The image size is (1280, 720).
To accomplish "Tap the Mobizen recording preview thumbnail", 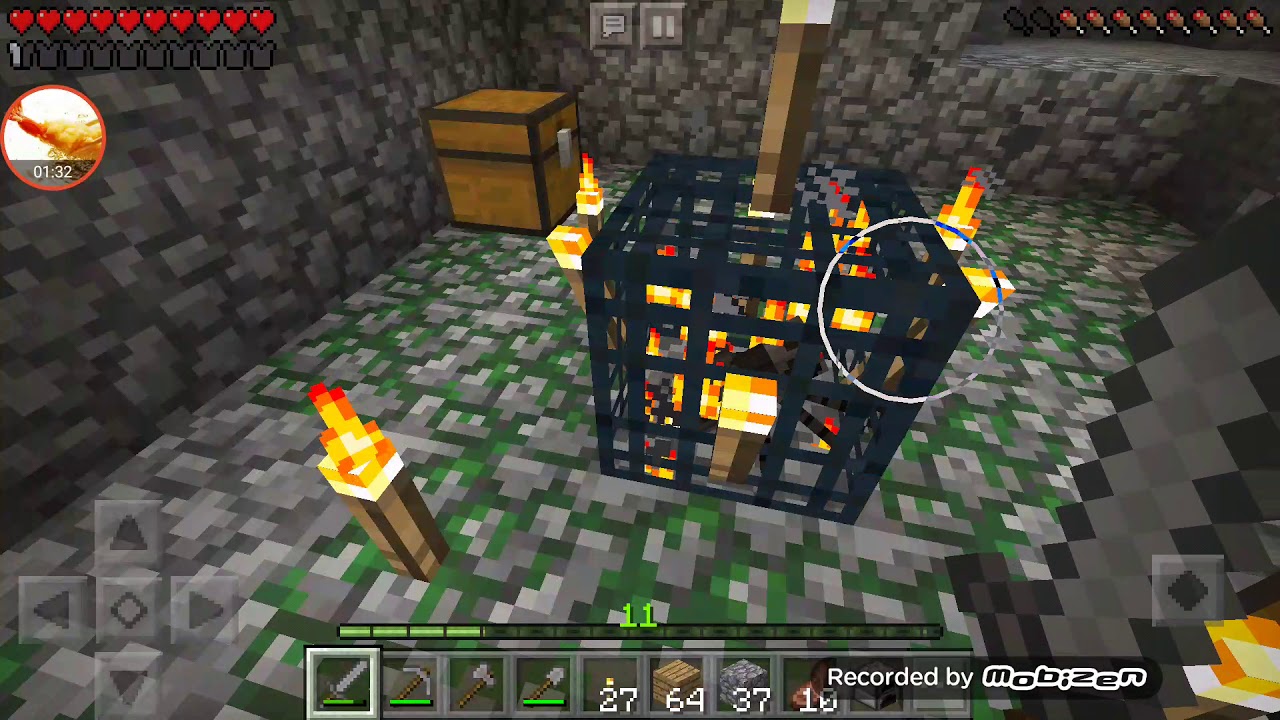I will 51,137.
